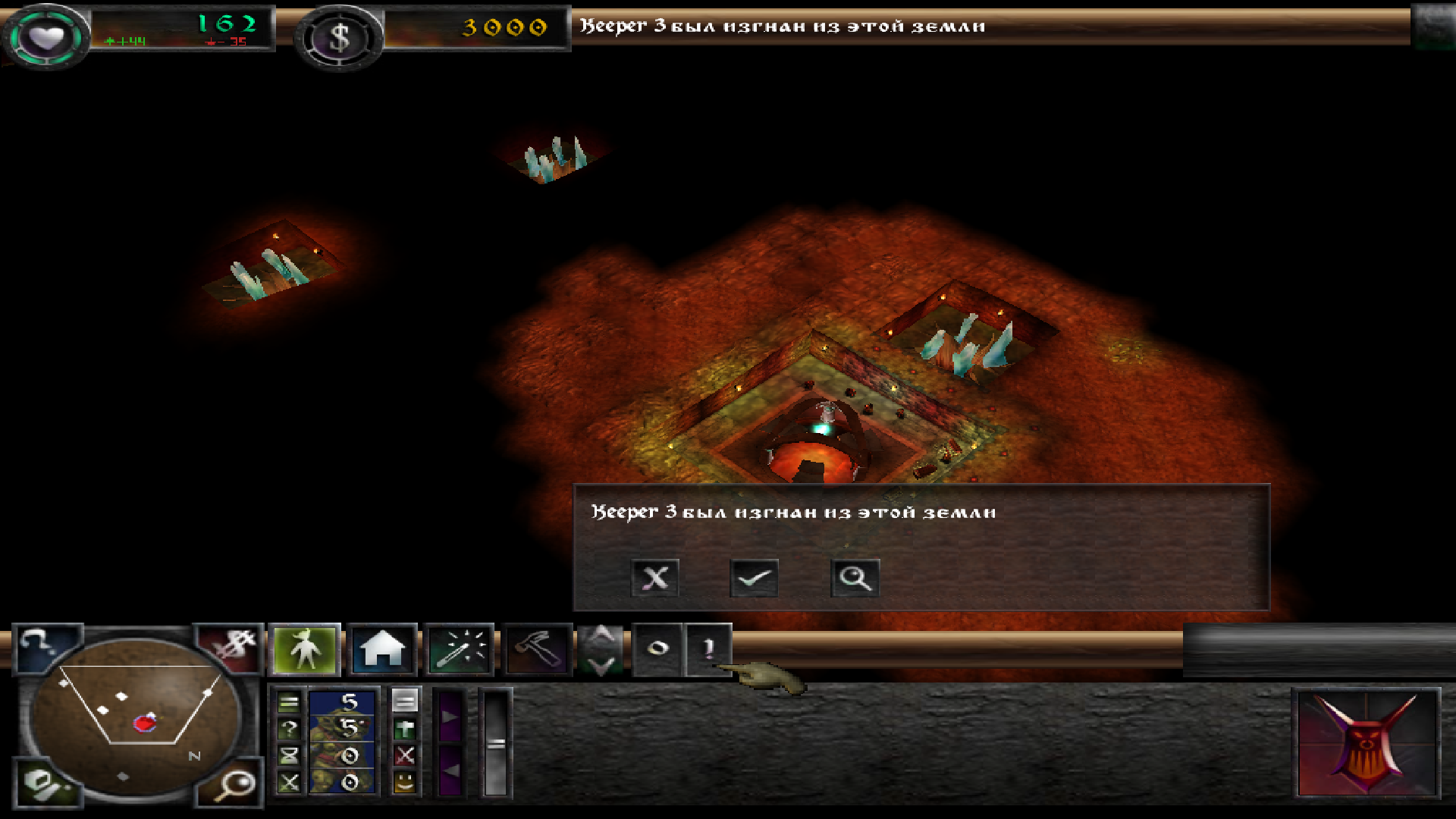Open the Creatures panel tab
Screen dimensions: 1456x819
[x=305, y=649]
